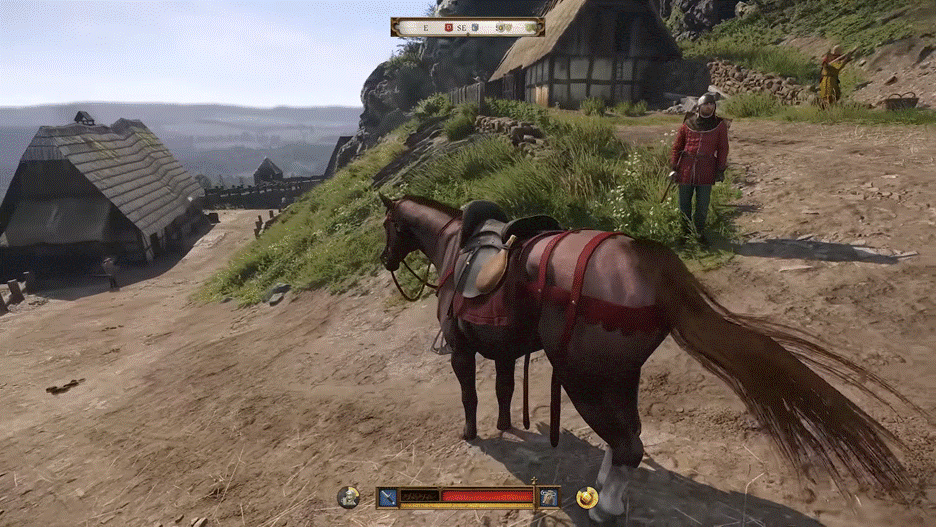Click the round golden status icon
936x527 pixels.
(586, 497)
